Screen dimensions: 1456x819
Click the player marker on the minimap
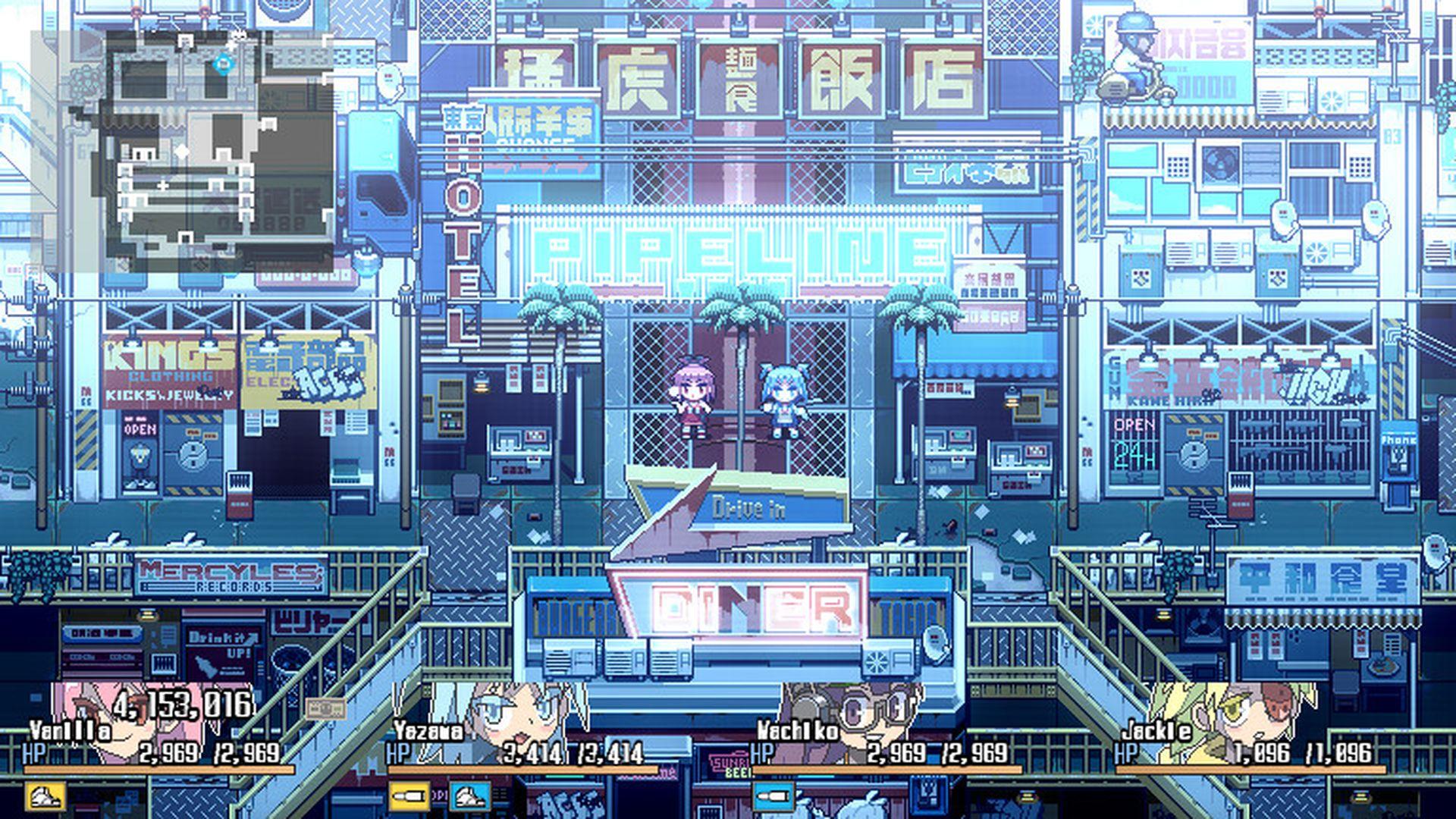[x=224, y=64]
